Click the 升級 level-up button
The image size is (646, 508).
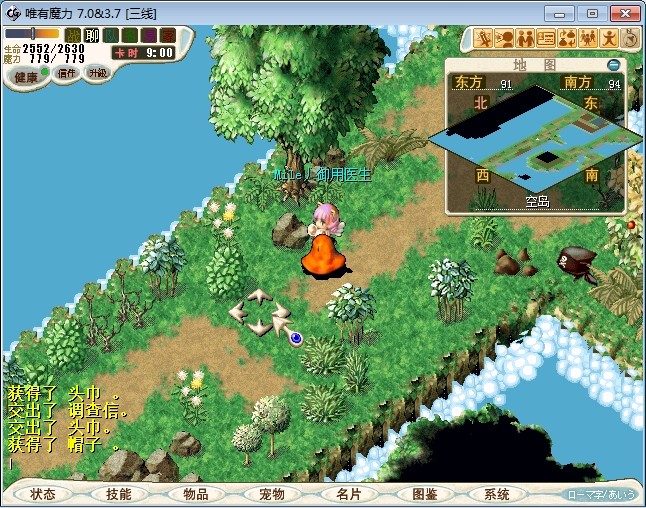97,73
